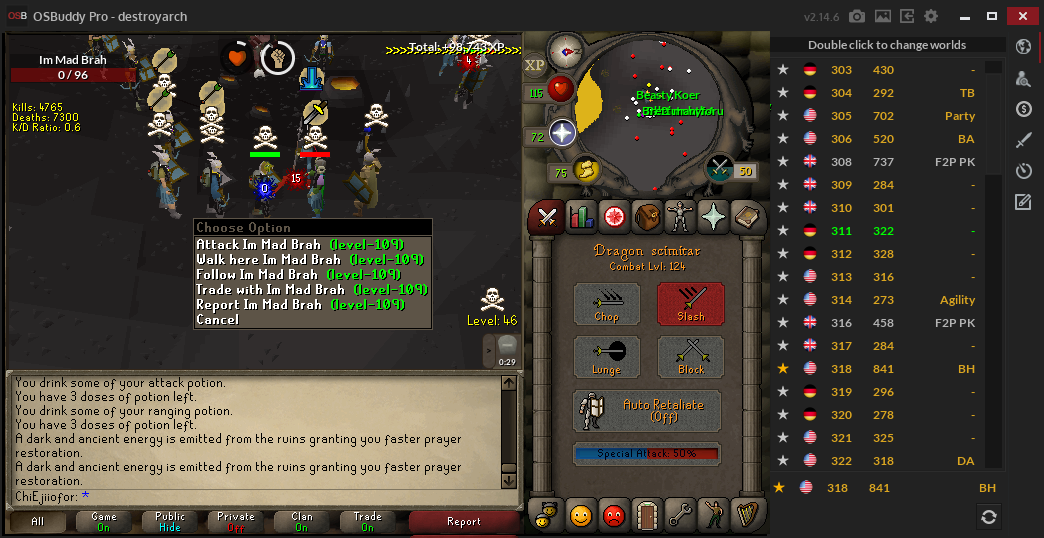Open OSBuddy settings gear icon
This screenshot has height=538, width=1044.
tap(931, 17)
